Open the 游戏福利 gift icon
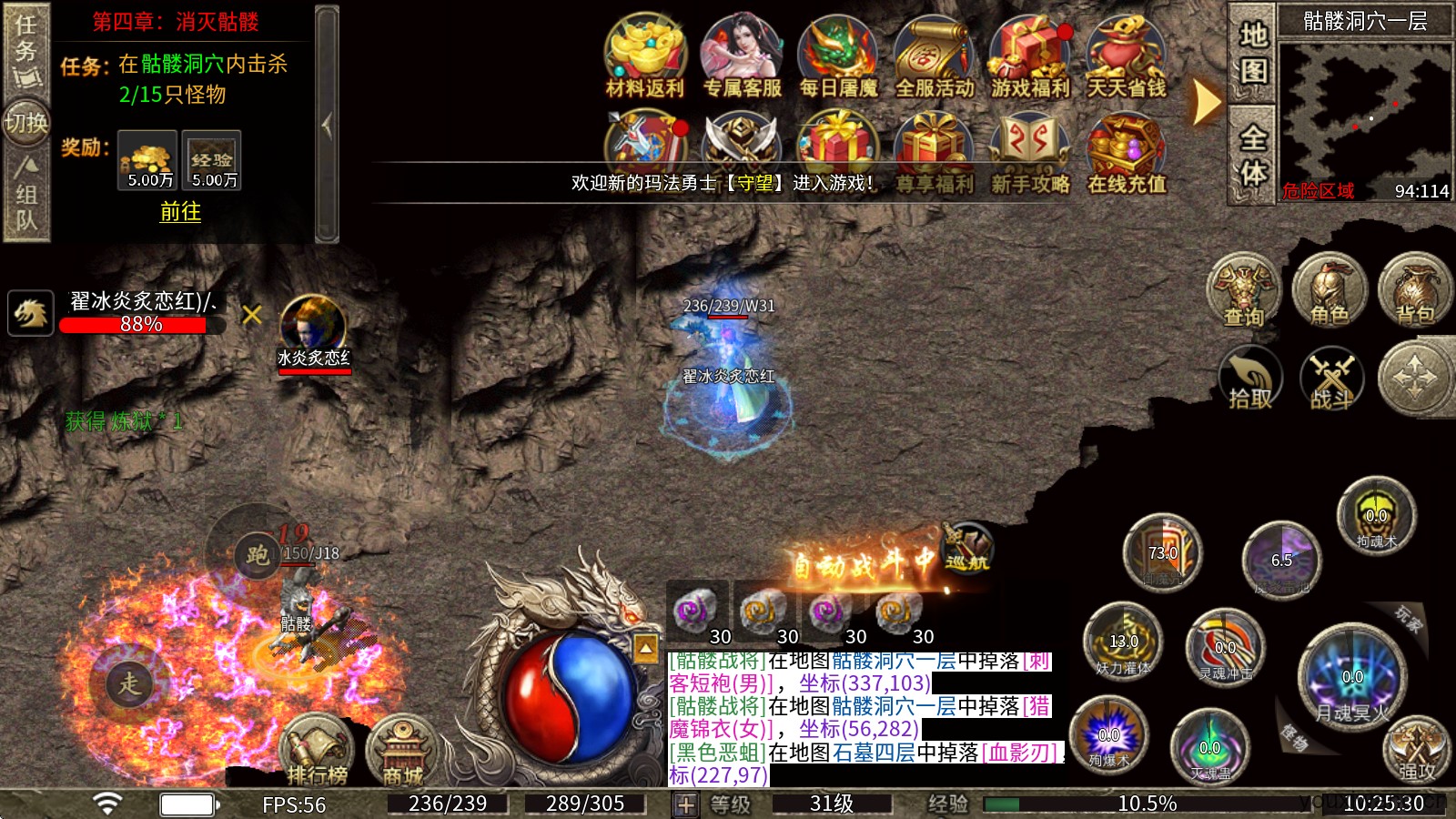Image resolution: width=1456 pixels, height=819 pixels. coord(1030,55)
